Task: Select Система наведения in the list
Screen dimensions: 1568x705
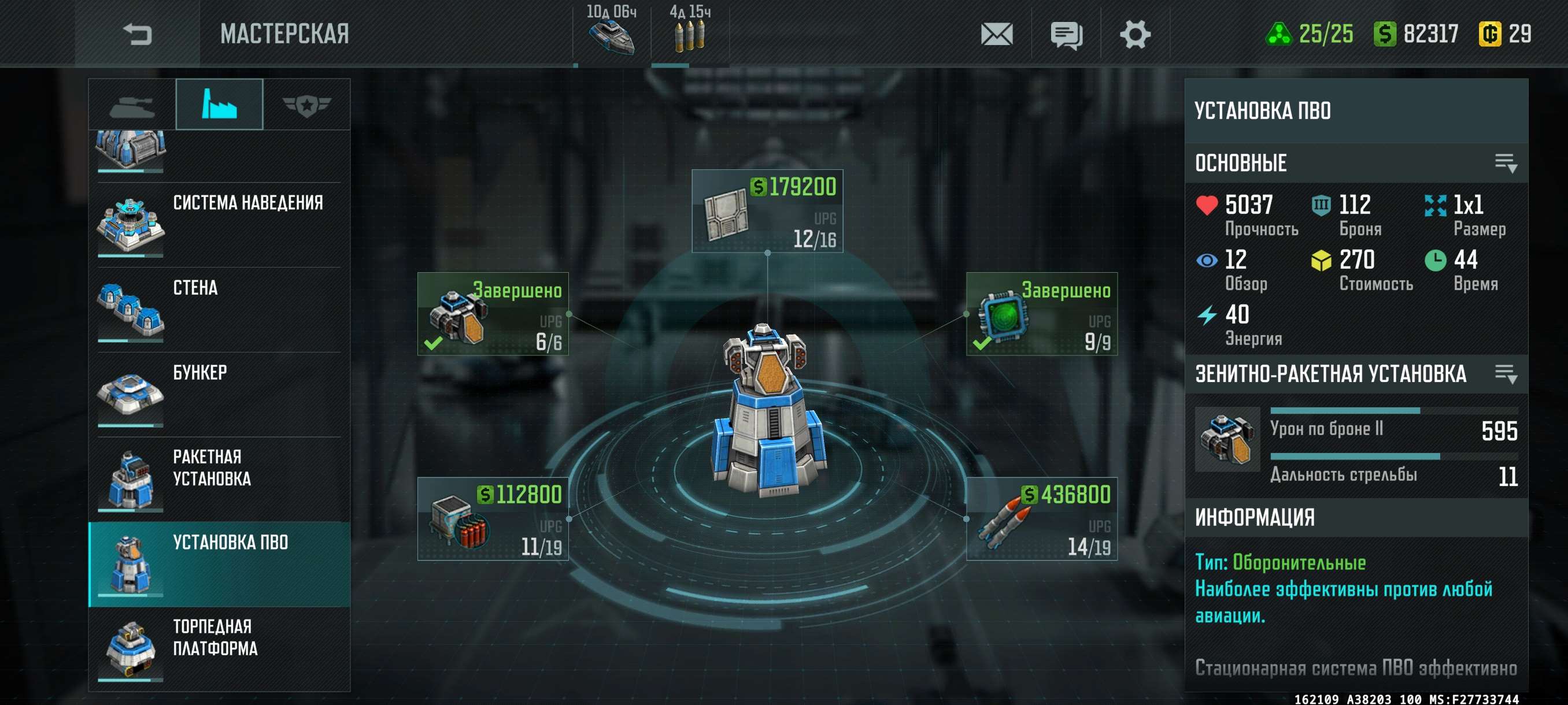Action: (x=219, y=224)
